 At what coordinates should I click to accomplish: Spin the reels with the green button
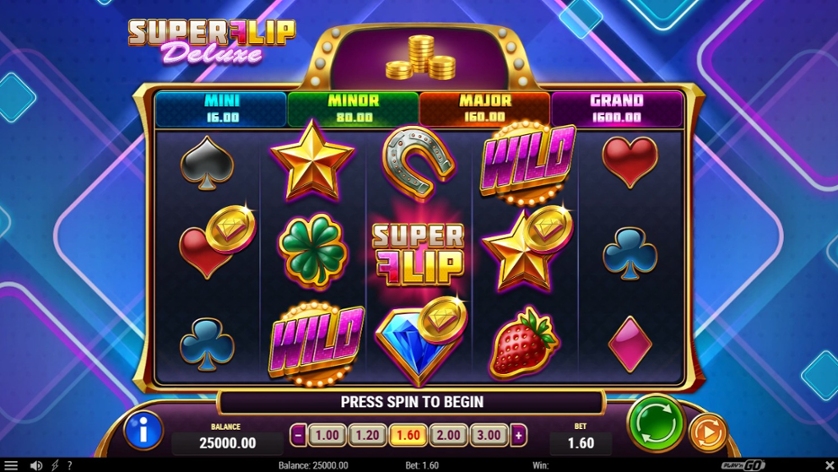(654, 424)
